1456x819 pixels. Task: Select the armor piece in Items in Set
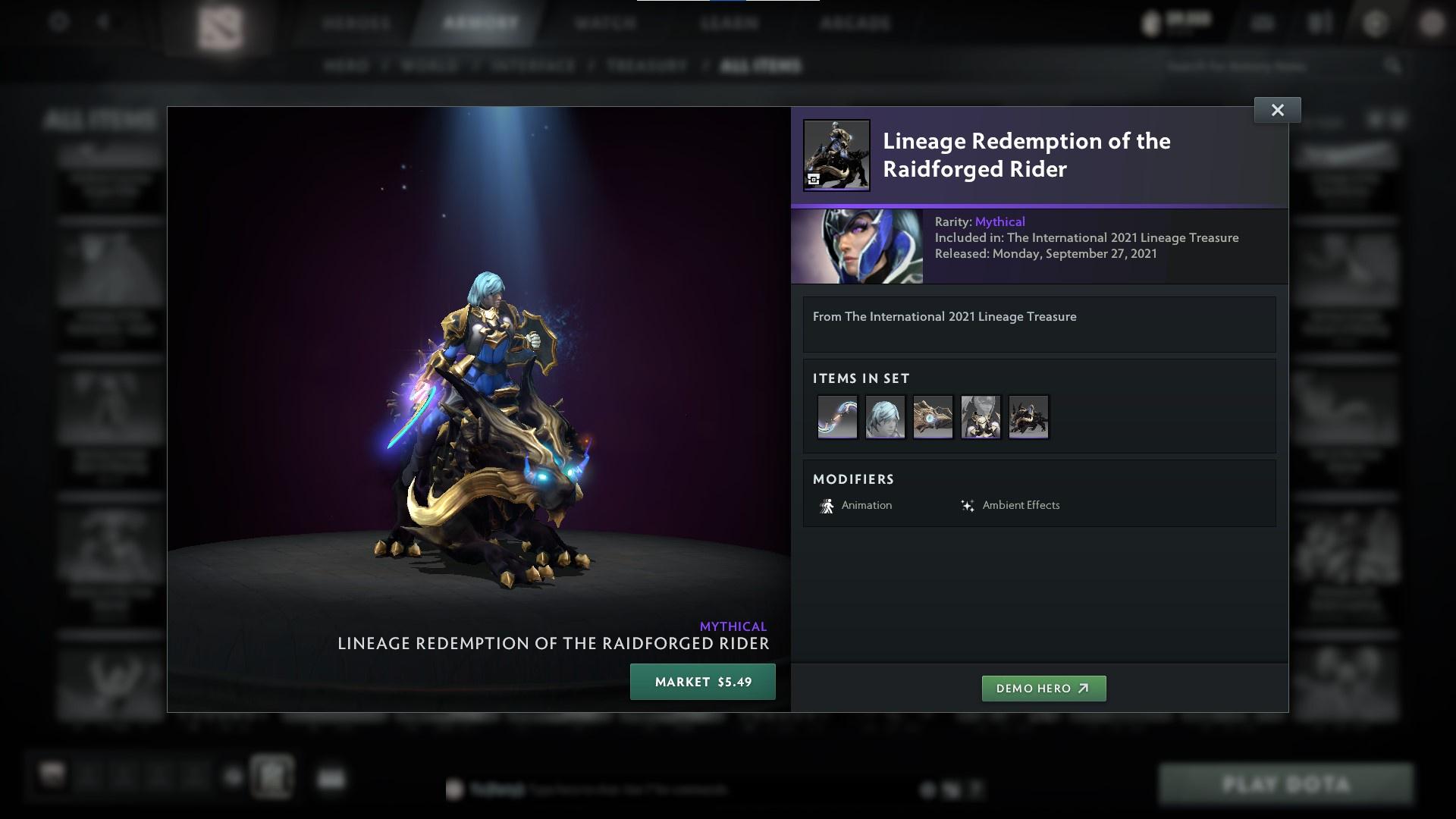pos(981,416)
